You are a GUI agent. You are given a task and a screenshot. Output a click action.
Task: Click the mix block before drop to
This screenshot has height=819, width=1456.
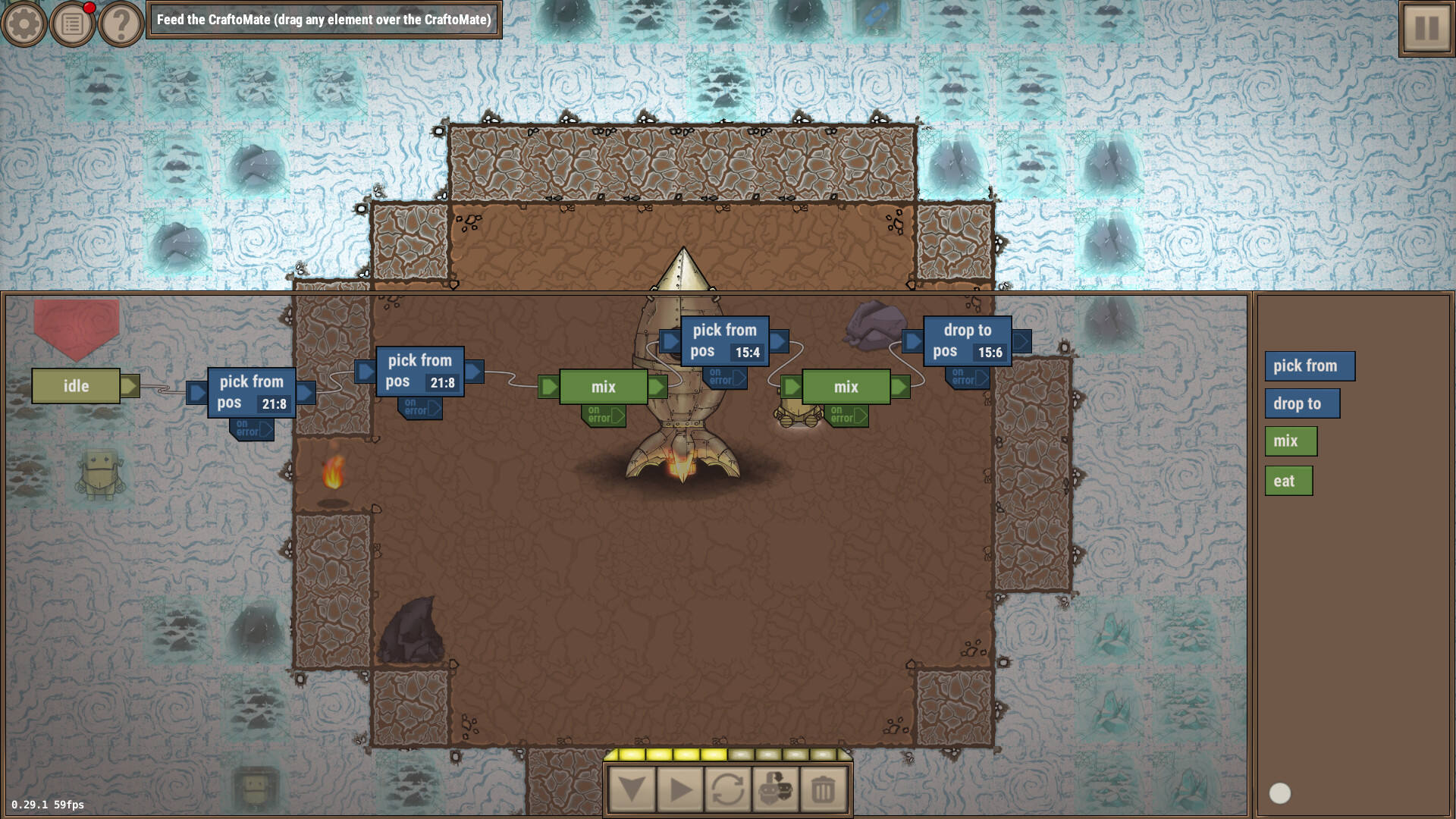click(x=846, y=387)
